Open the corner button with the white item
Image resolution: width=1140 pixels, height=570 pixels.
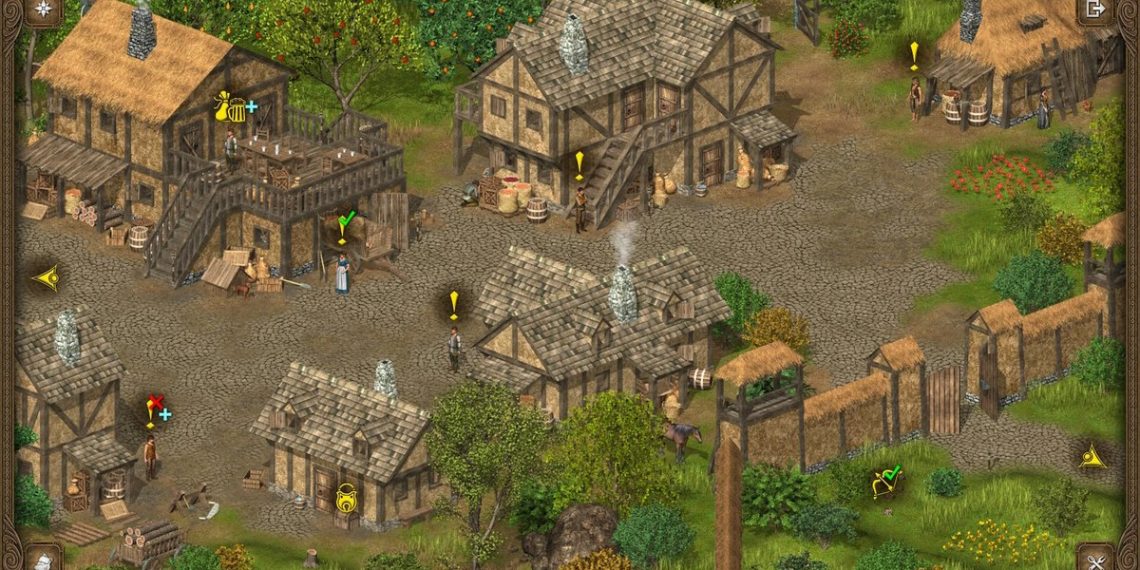[43, 559]
